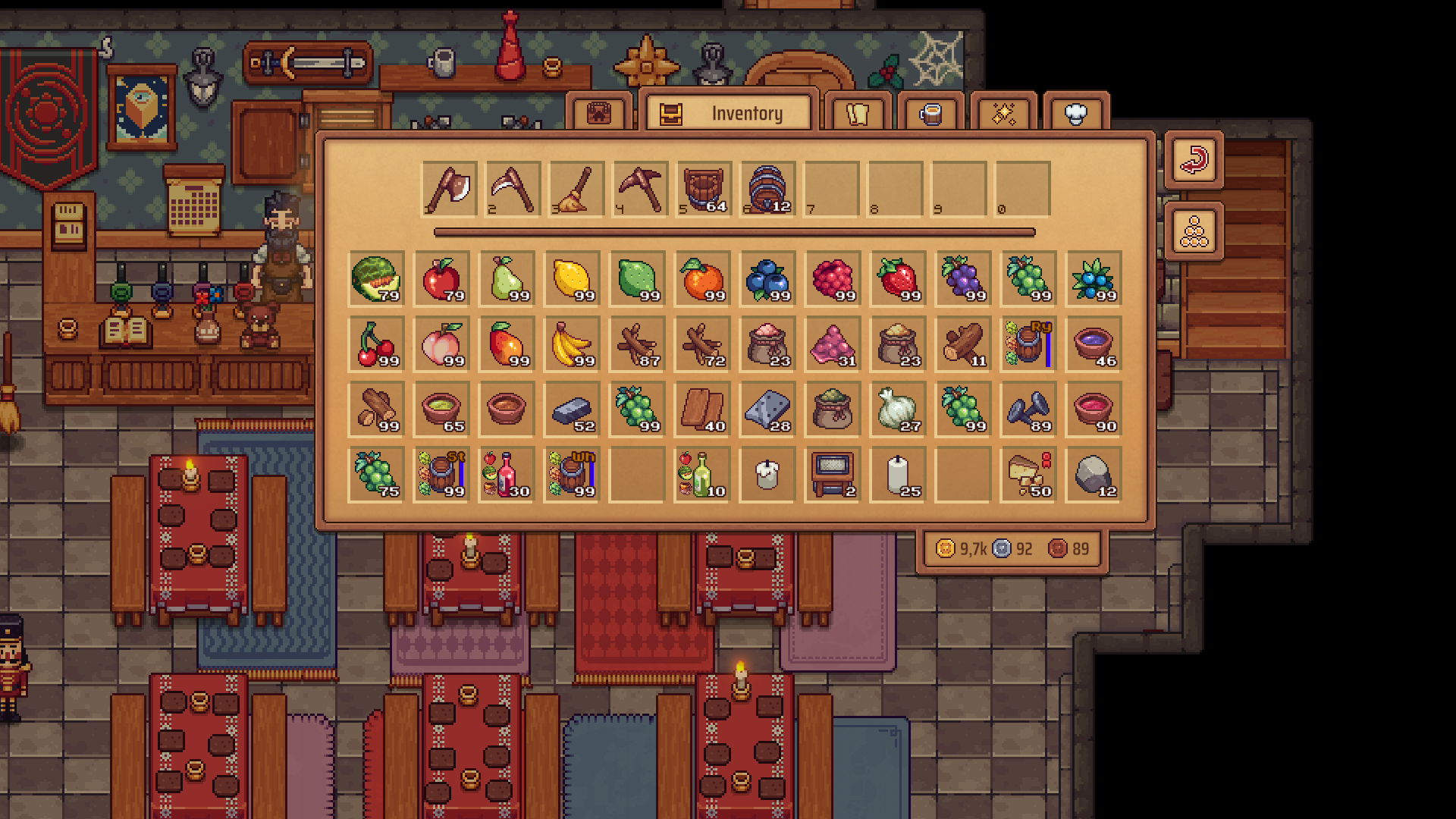Select the pickaxe tool slot

coord(640,189)
